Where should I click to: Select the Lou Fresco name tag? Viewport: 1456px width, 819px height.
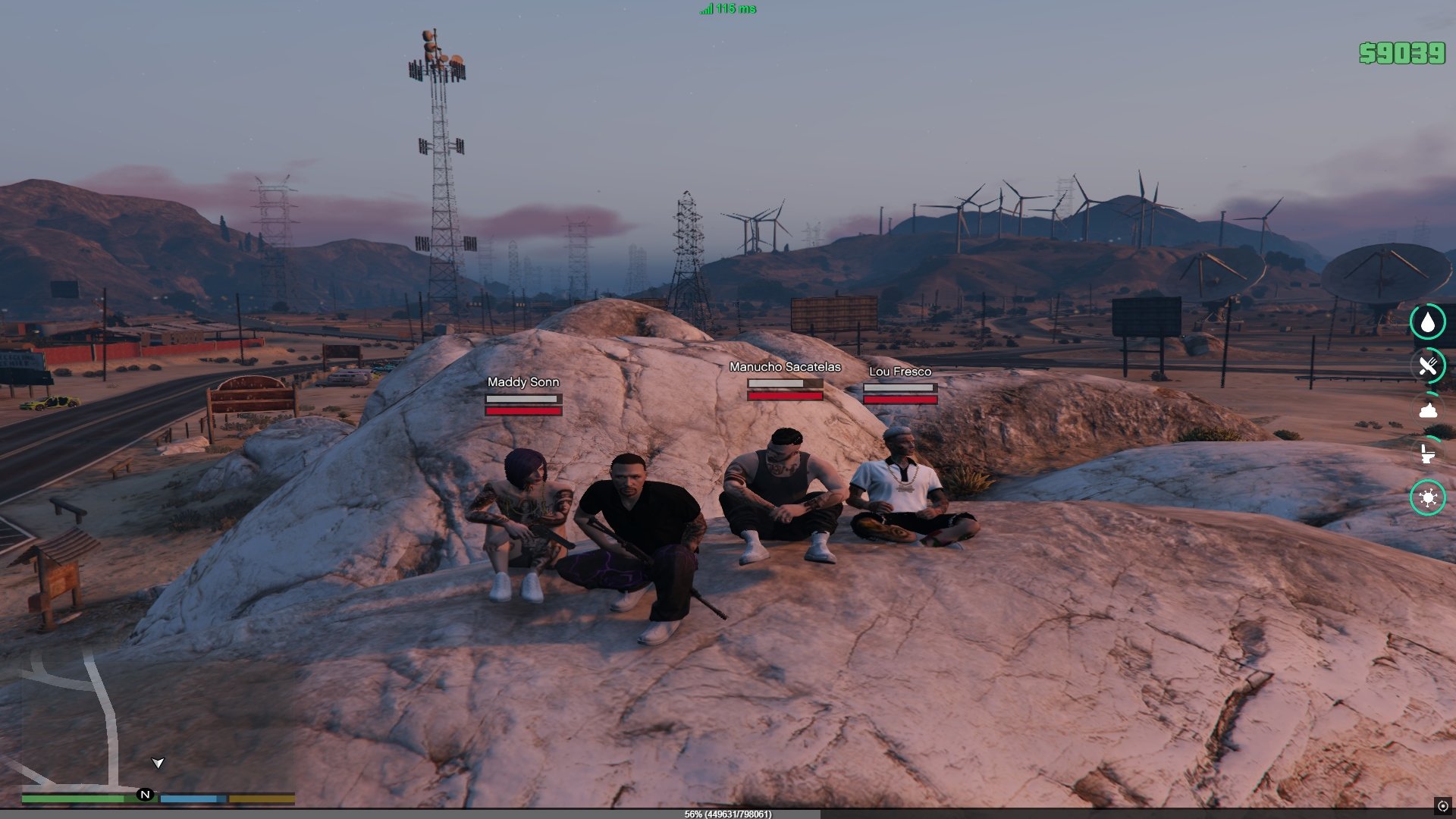[x=900, y=372]
